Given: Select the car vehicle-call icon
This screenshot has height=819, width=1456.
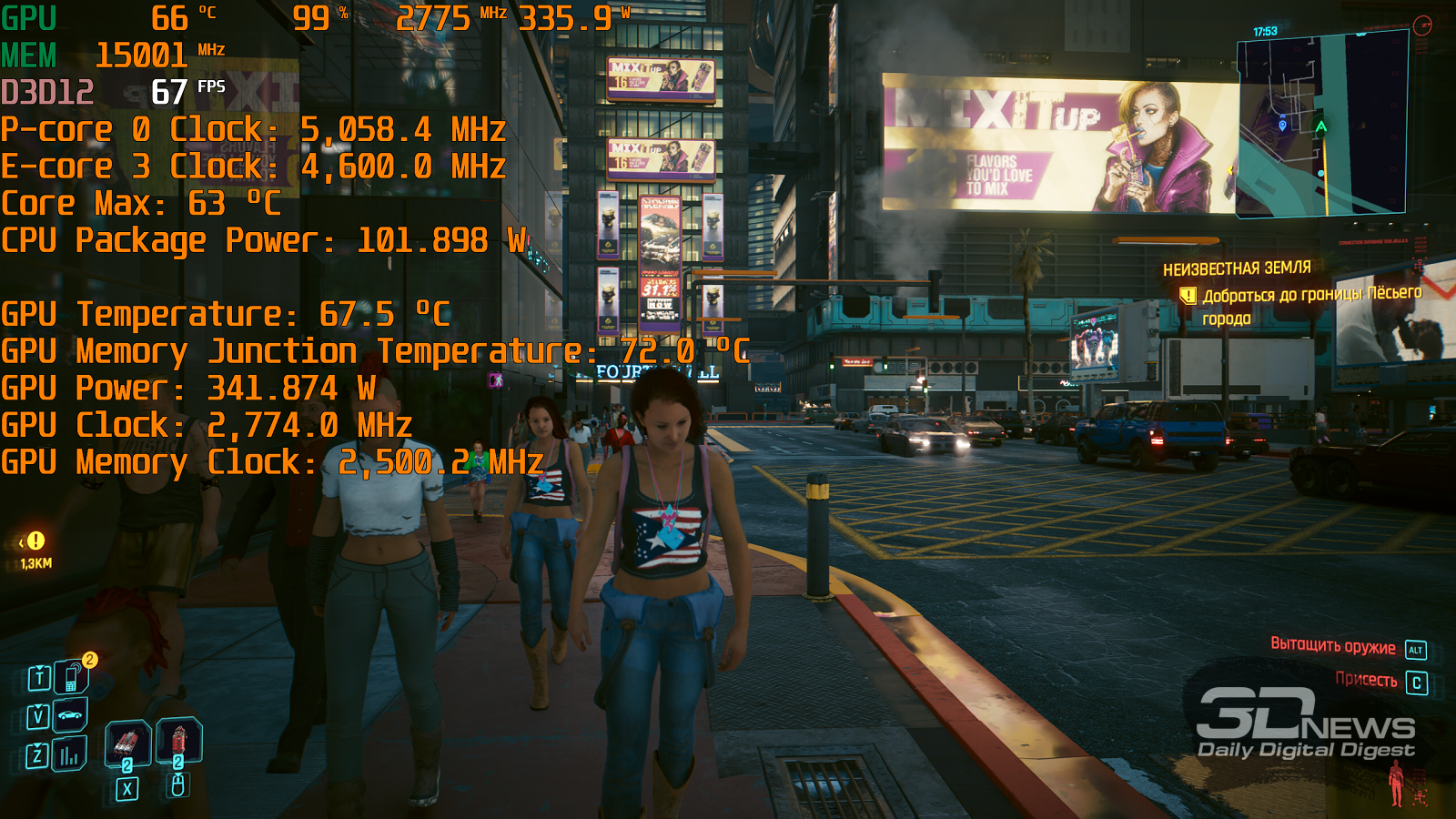Looking at the screenshot, I should tap(70, 715).
